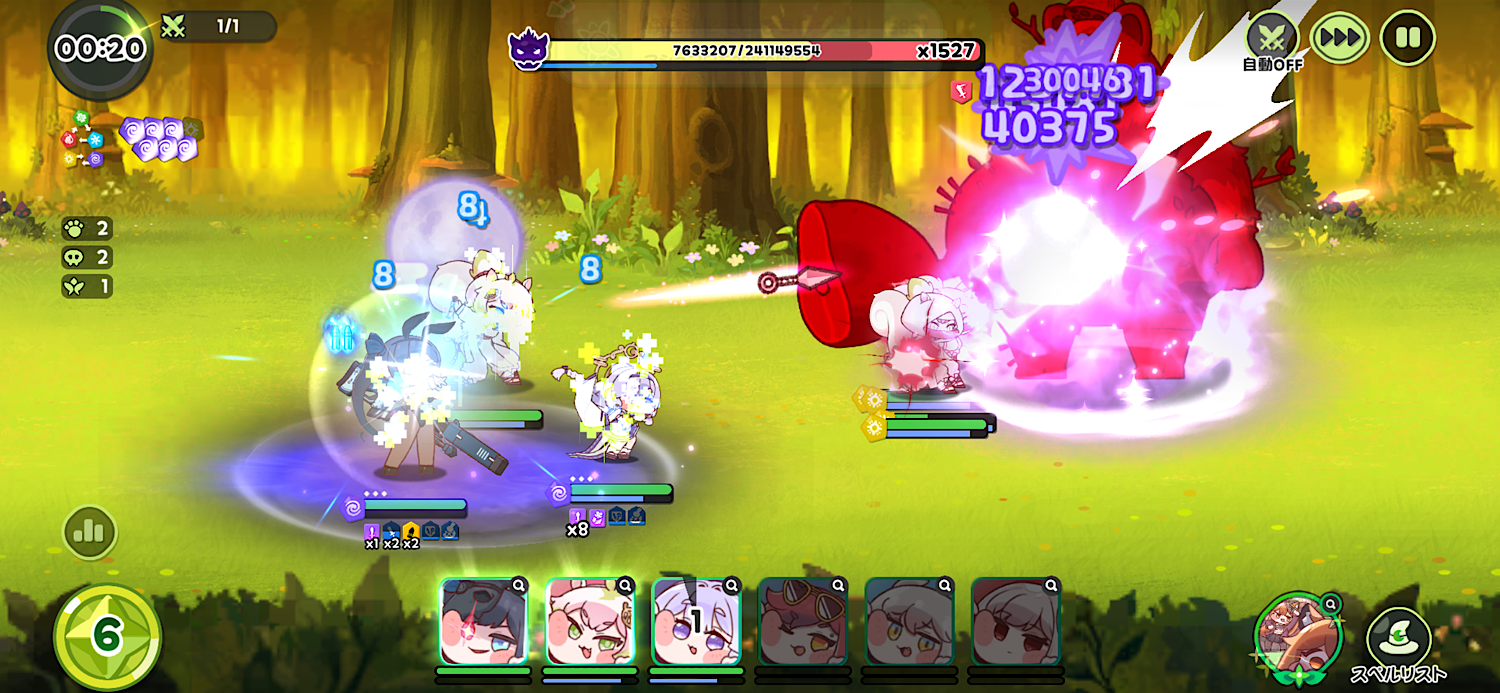Toggle the 自動OFF auto-battle button
This screenshot has width=1500, height=693.
(1271, 39)
